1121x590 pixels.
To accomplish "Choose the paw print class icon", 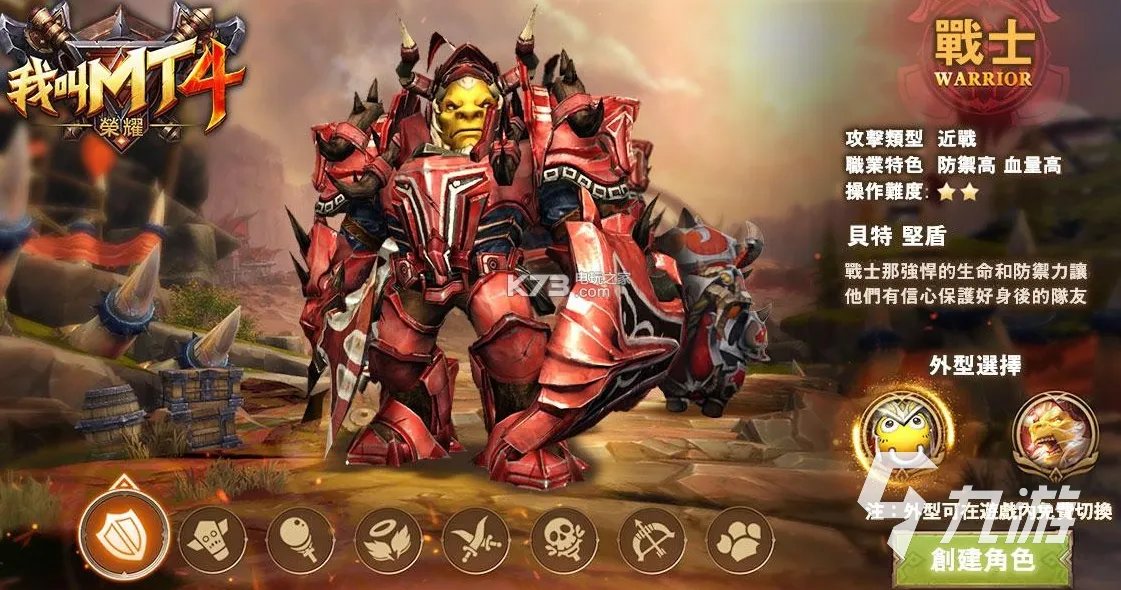I will (x=740, y=540).
